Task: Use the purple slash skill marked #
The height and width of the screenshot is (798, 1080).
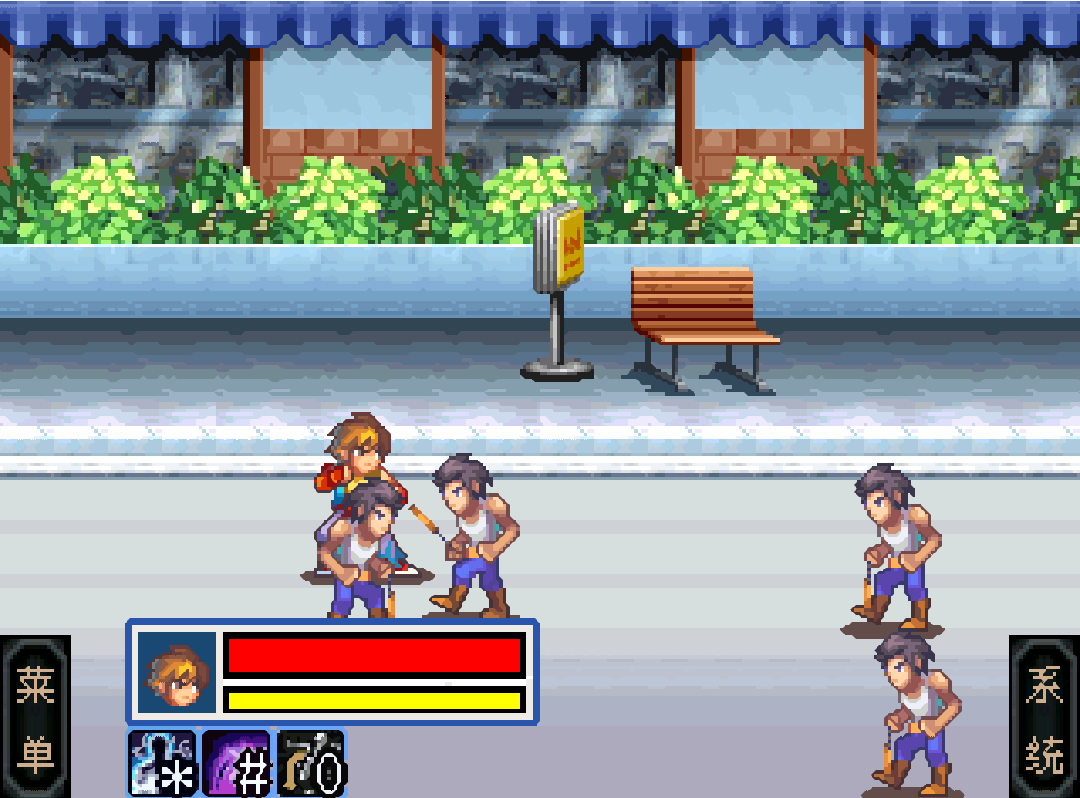Action: tap(237, 763)
